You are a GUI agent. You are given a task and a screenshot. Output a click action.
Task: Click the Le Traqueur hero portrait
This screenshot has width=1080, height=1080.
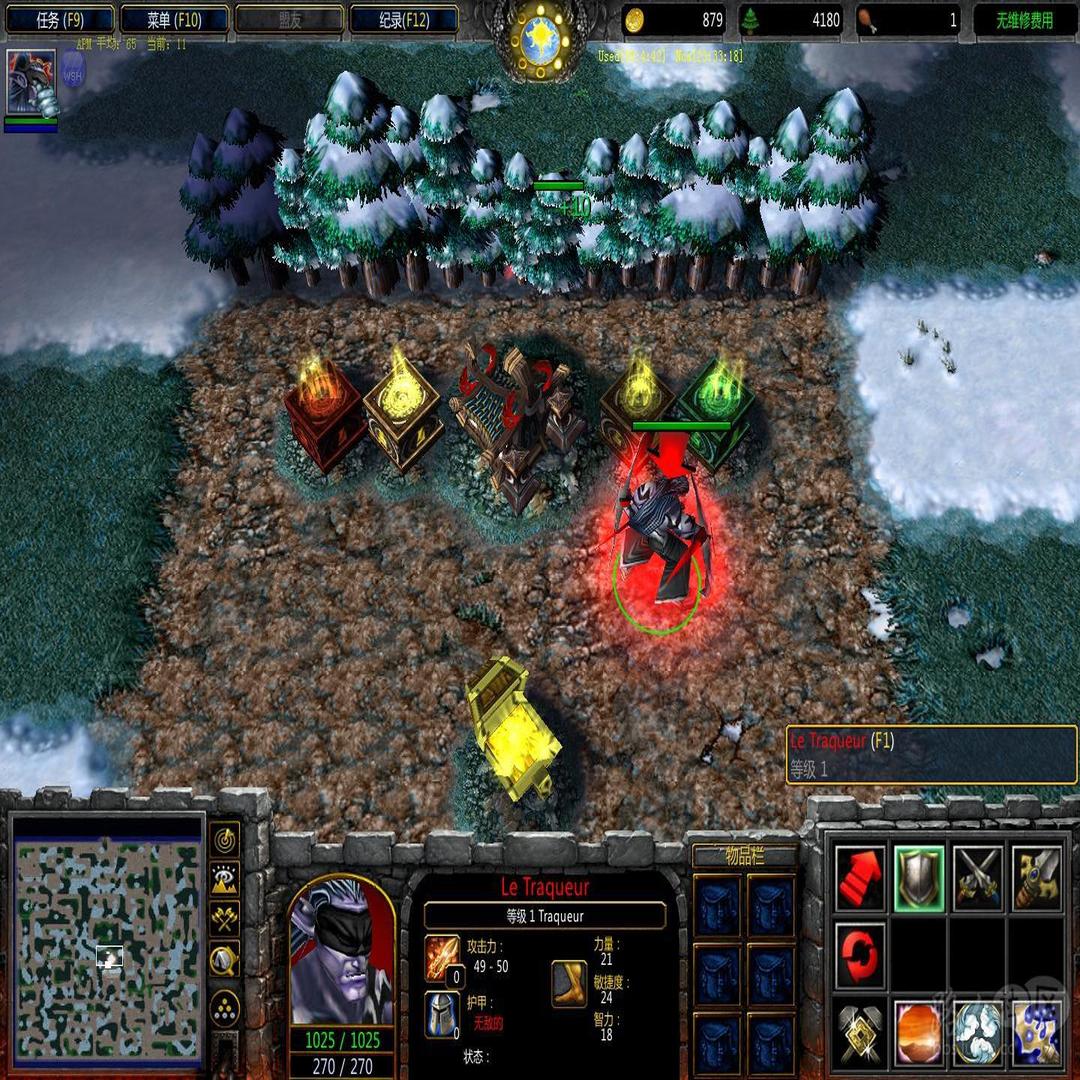point(341,950)
